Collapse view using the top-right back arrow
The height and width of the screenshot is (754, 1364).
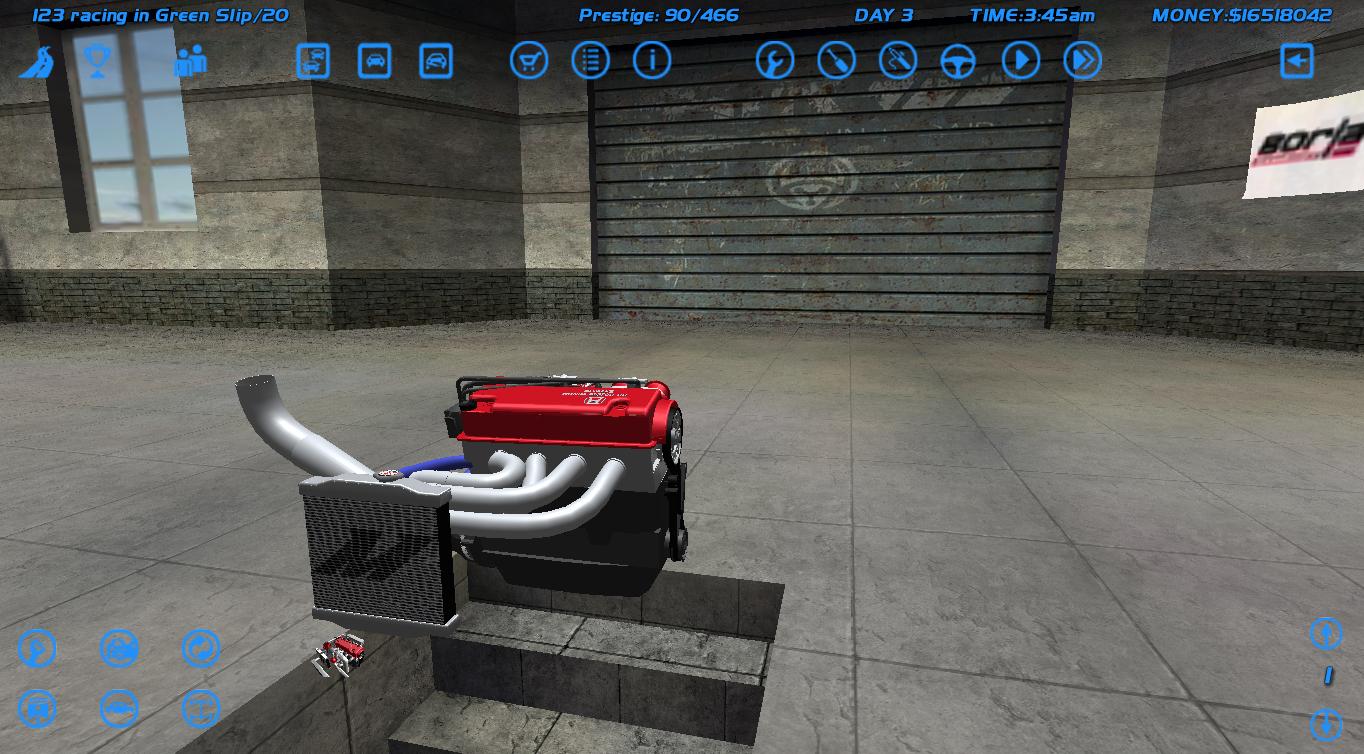[1297, 60]
